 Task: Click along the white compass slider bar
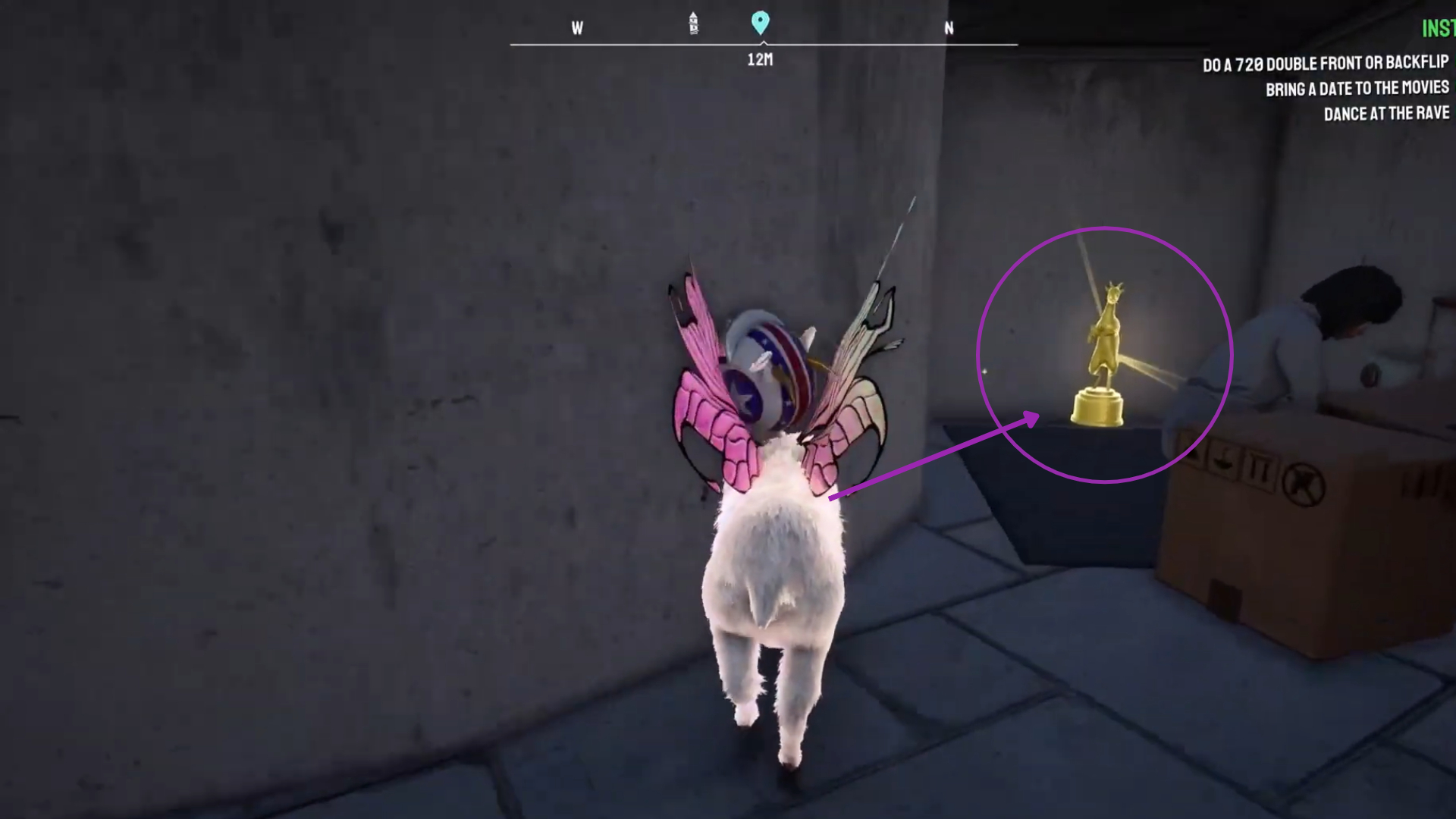(x=645, y=44)
